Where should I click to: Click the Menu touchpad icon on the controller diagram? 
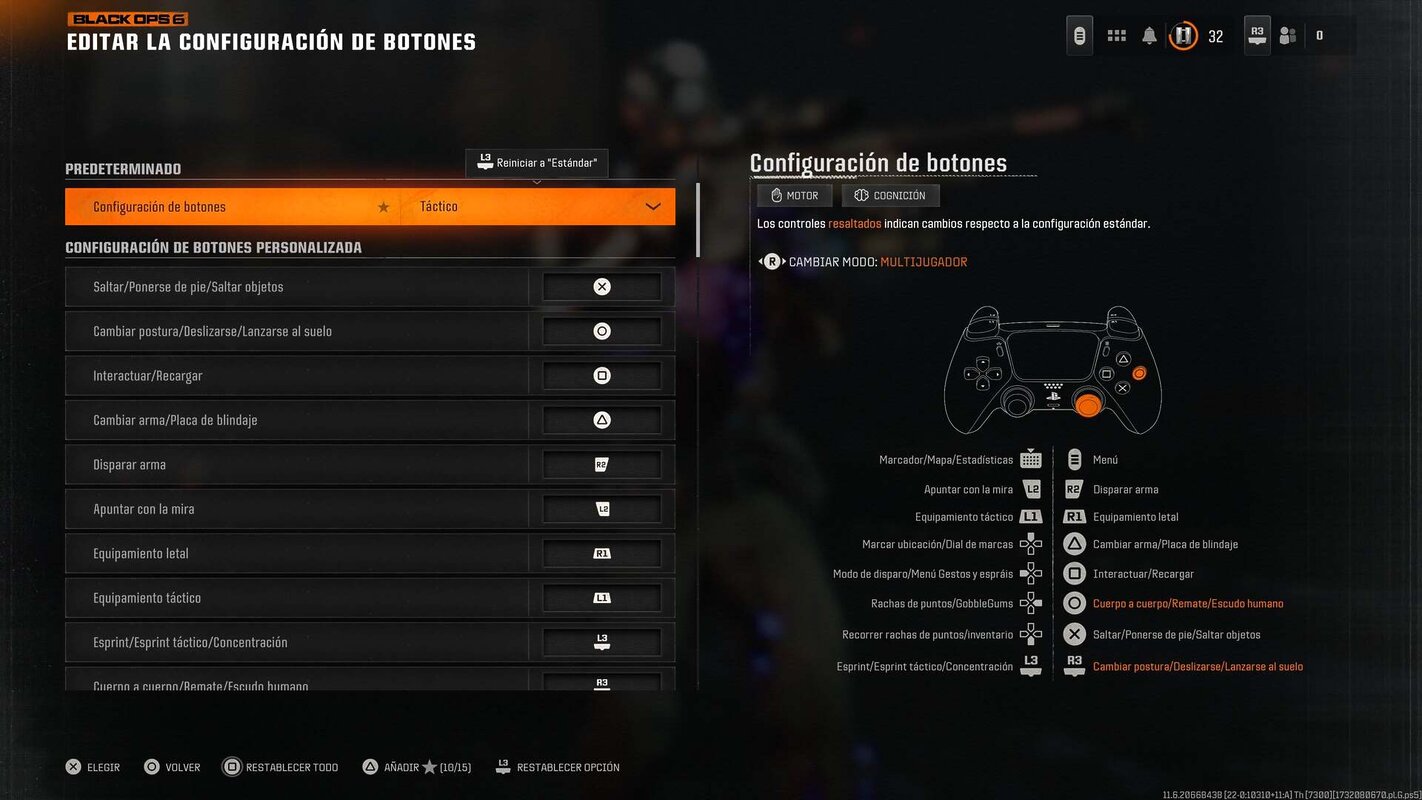(1074, 459)
